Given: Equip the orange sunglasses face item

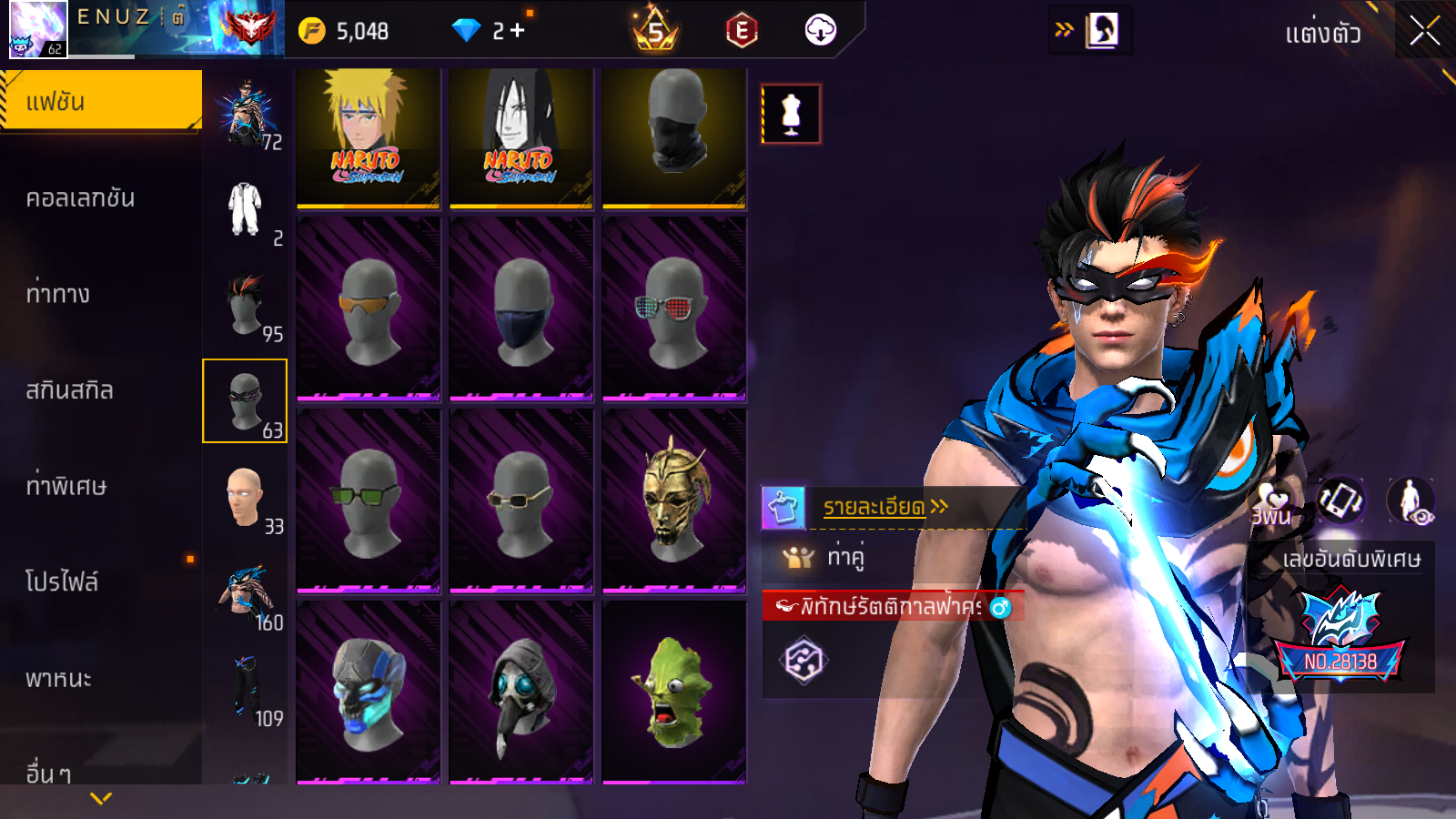Looking at the screenshot, I should [368, 308].
